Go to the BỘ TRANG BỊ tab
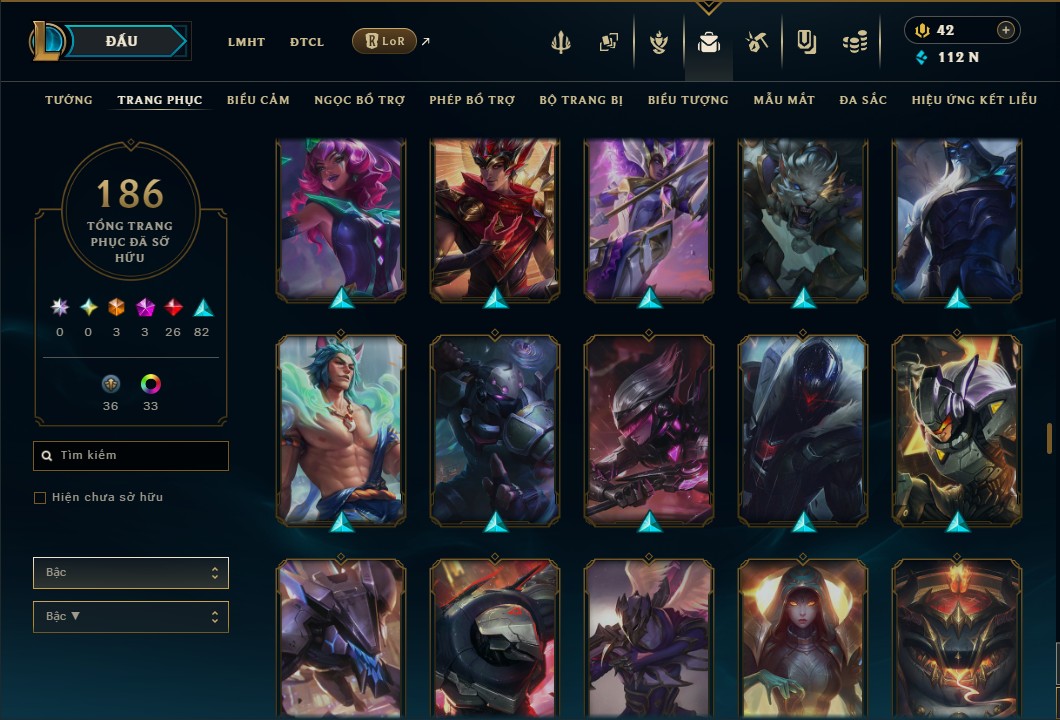This screenshot has height=720, width=1060. point(581,100)
